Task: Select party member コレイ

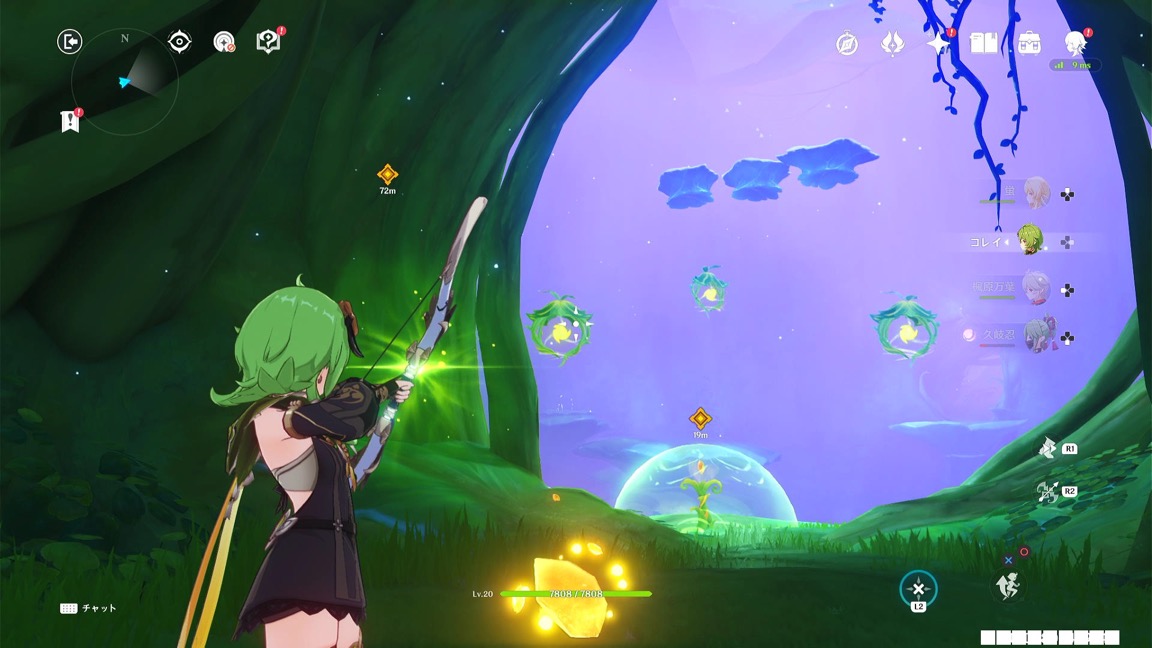Action: 1030,241
